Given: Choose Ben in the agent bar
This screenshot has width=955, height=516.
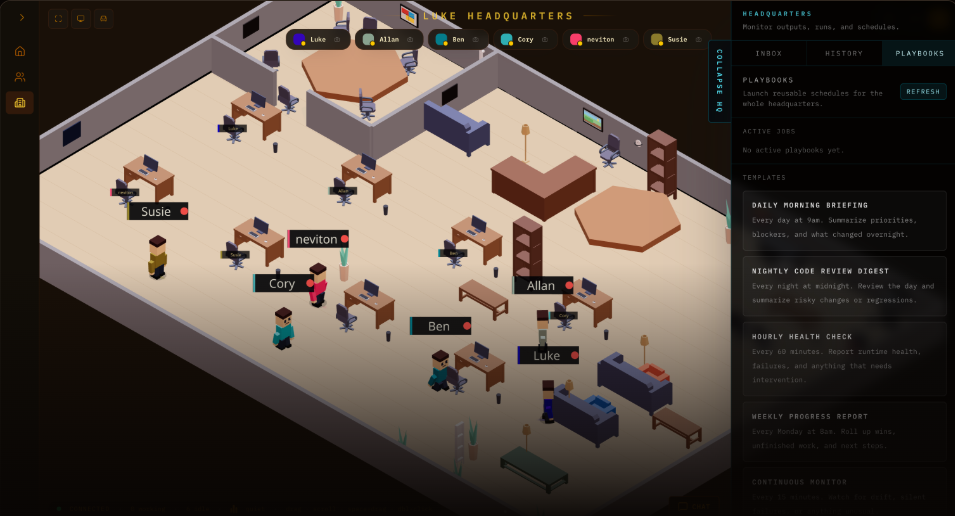Looking at the screenshot, I should coord(457,39).
